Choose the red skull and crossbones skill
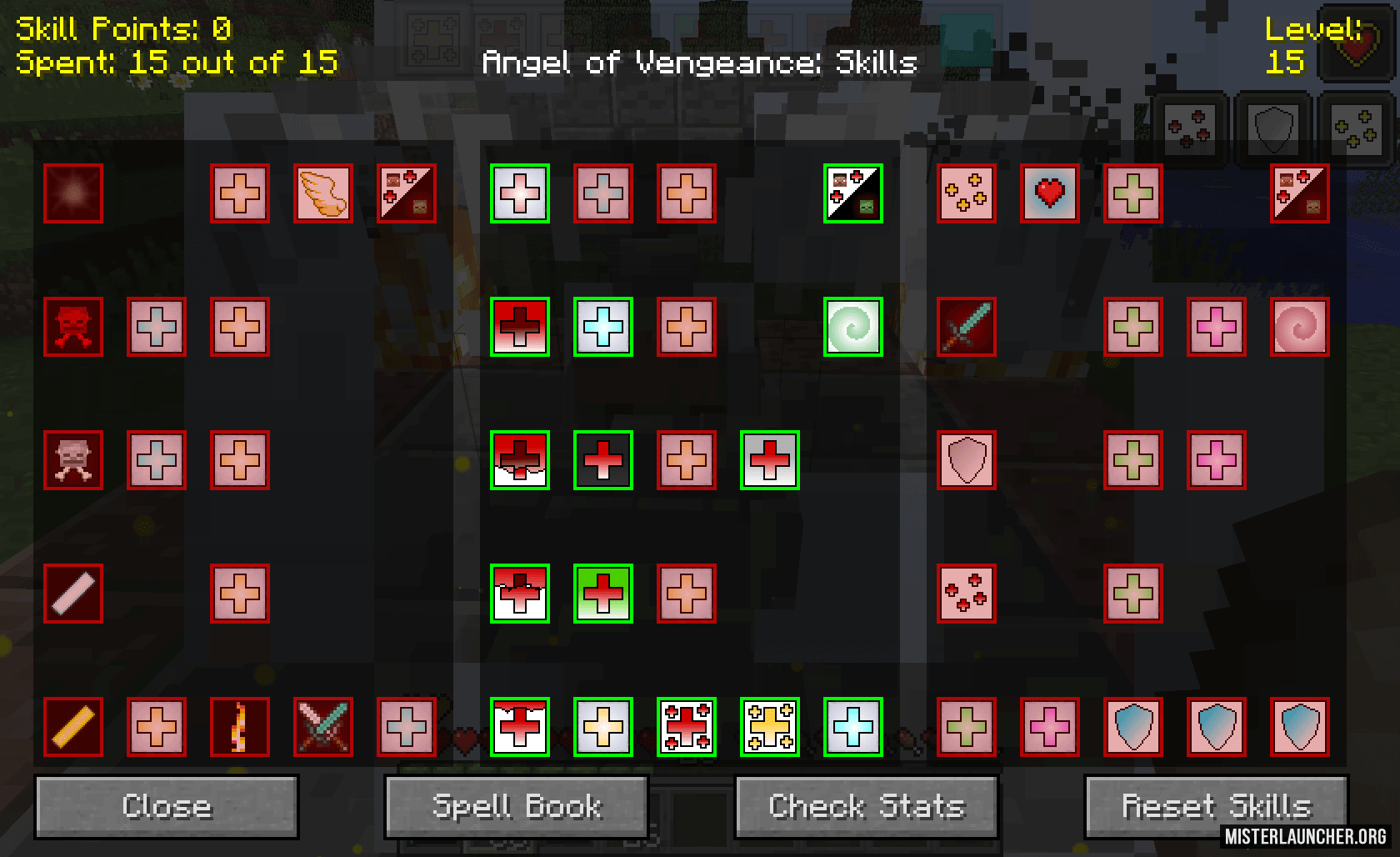 click(73, 327)
